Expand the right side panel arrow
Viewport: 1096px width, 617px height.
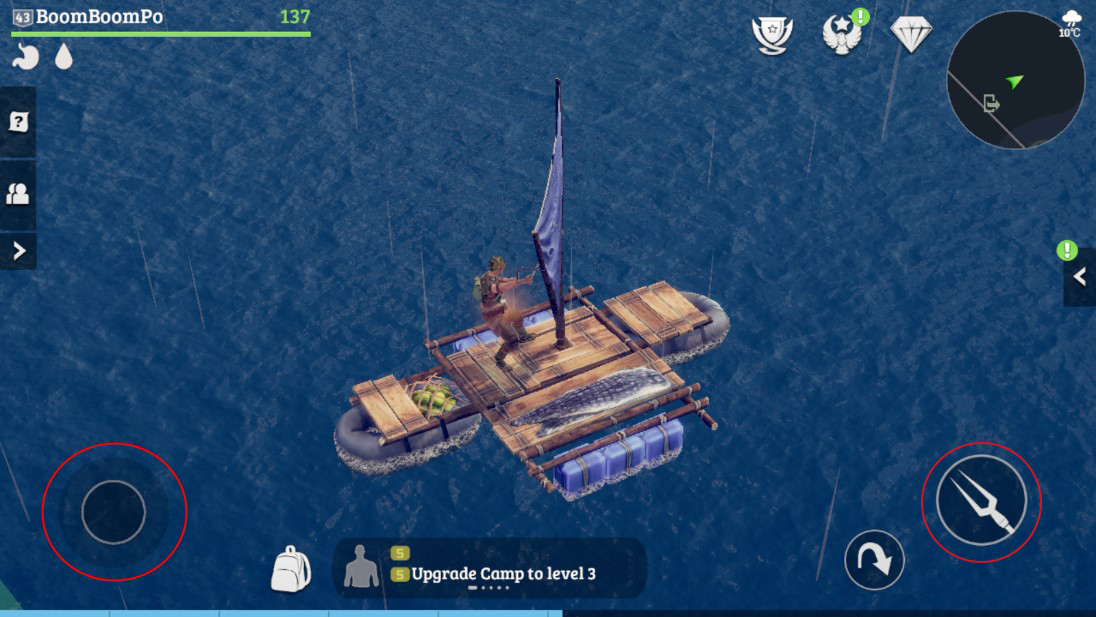tap(1080, 277)
